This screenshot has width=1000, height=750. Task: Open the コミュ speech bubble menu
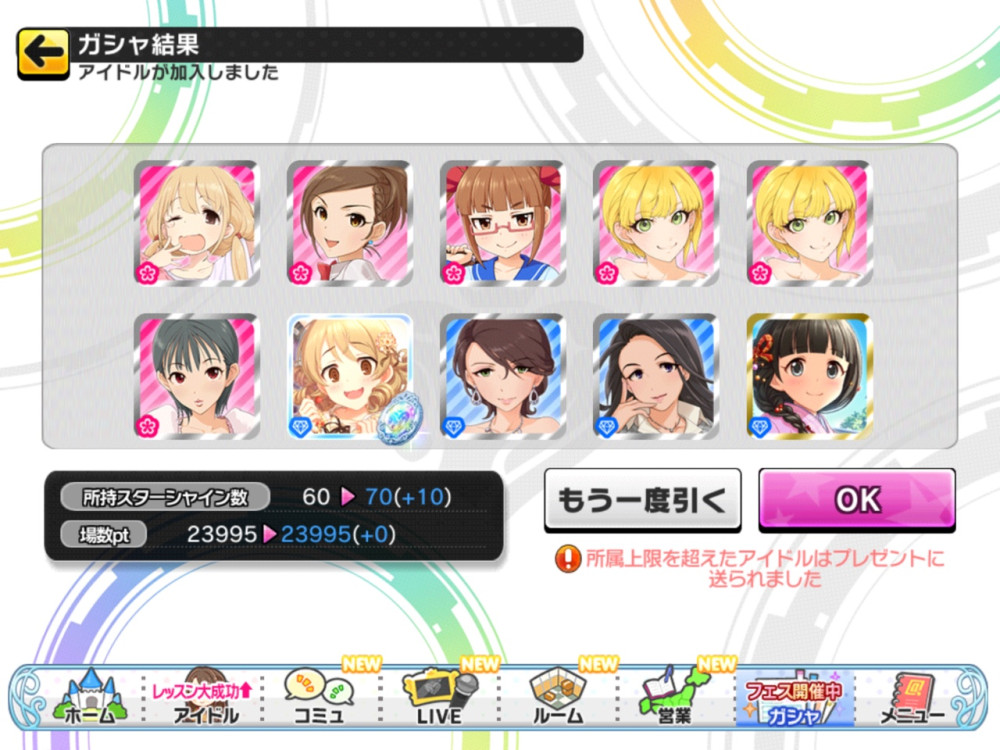coord(322,697)
